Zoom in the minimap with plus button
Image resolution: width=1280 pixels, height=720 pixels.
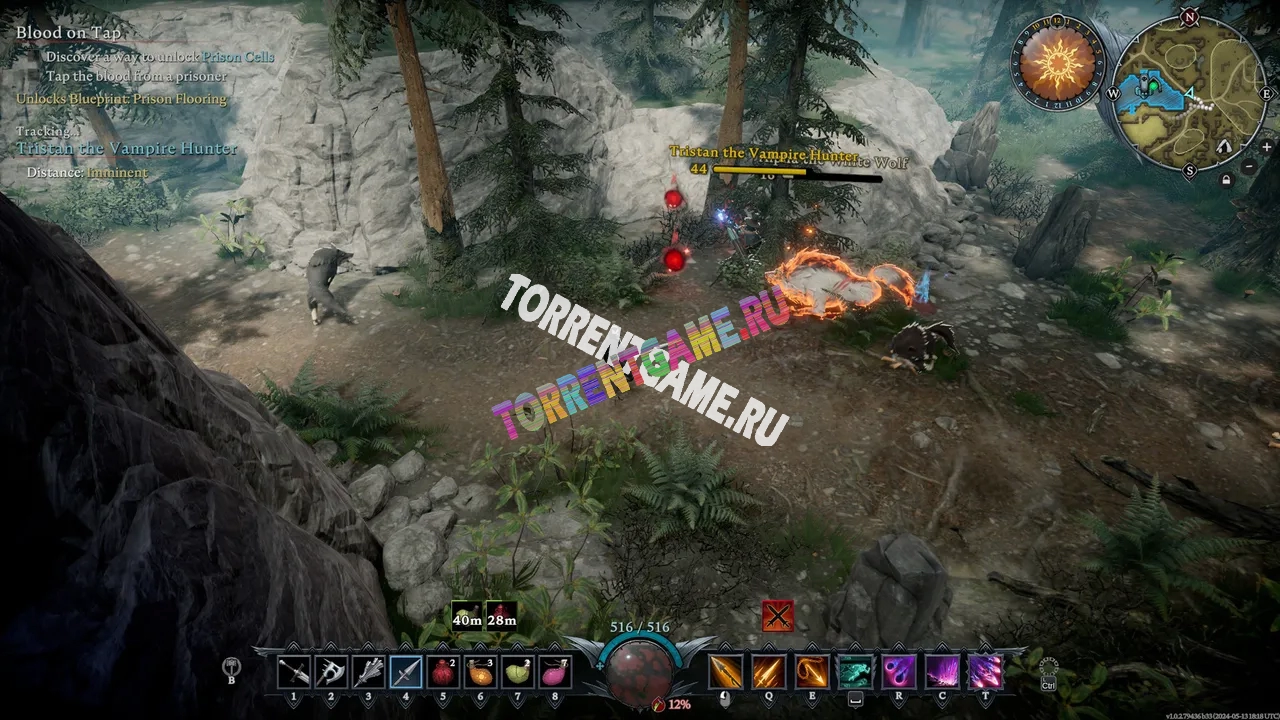pyautogui.click(x=1266, y=147)
